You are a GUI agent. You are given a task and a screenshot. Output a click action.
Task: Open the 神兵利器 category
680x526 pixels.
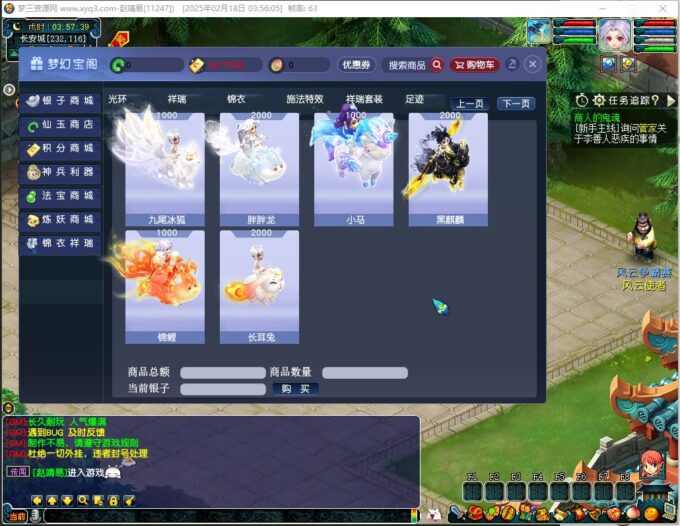(x=60, y=173)
